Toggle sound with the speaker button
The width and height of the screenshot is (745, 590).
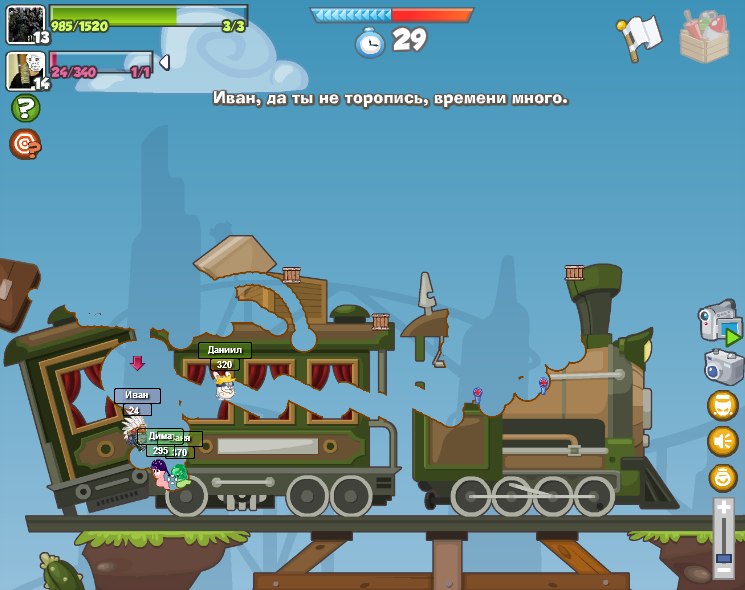(x=722, y=441)
